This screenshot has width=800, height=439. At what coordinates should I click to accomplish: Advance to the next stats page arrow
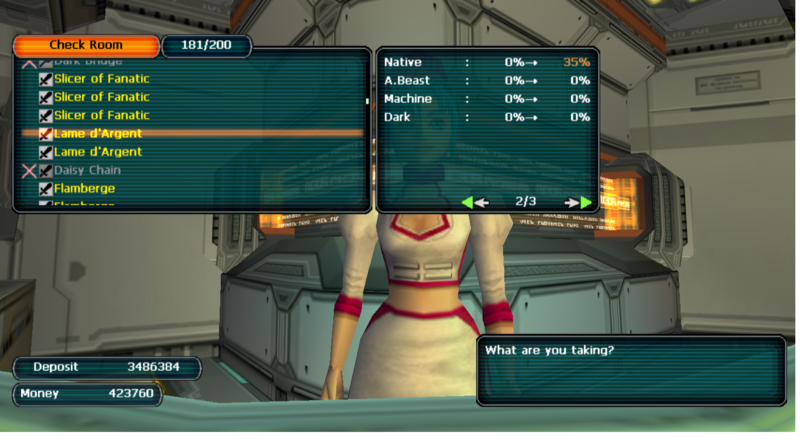coord(580,202)
